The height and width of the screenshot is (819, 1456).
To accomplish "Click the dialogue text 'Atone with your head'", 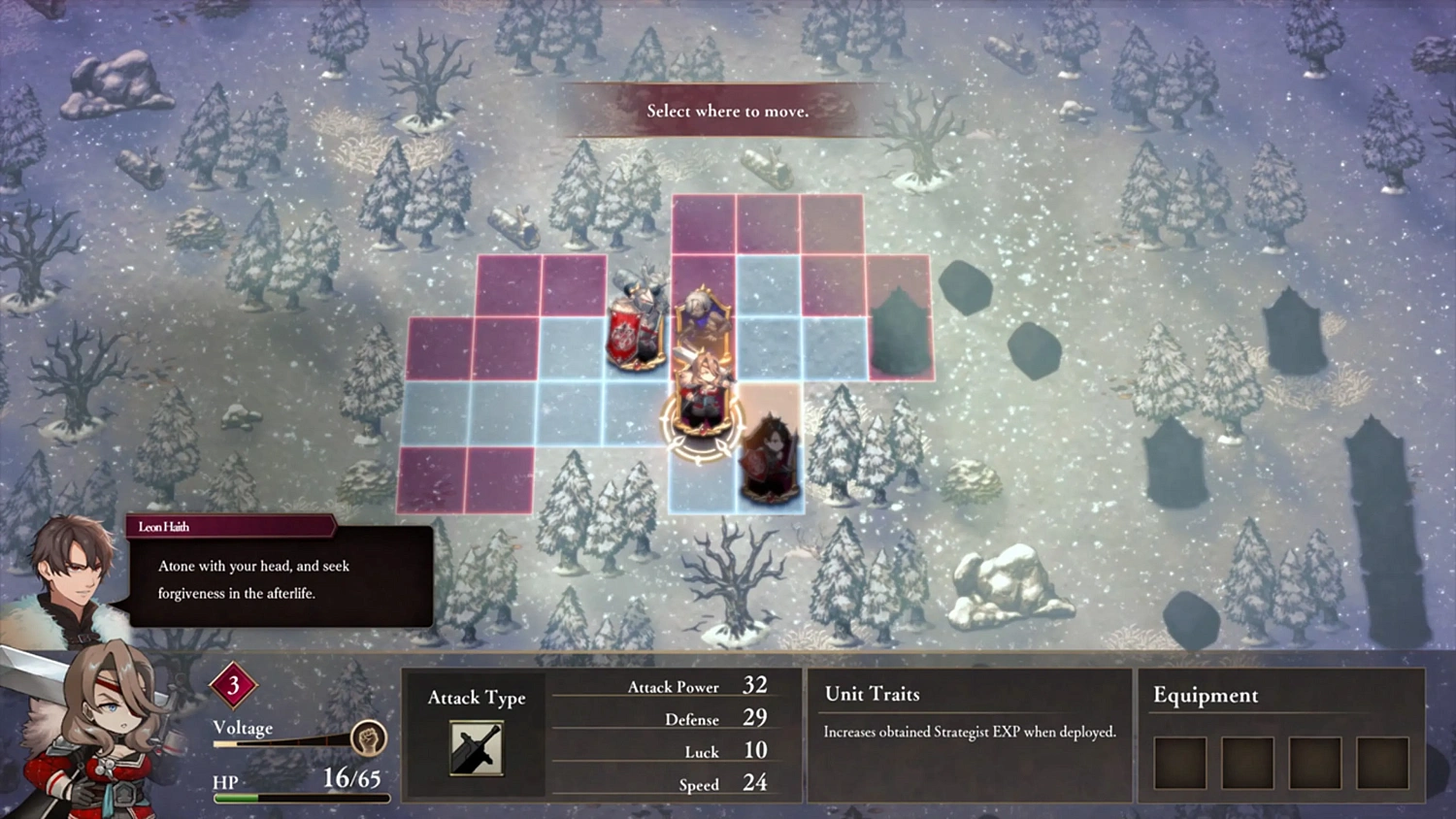I will click(x=252, y=566).
